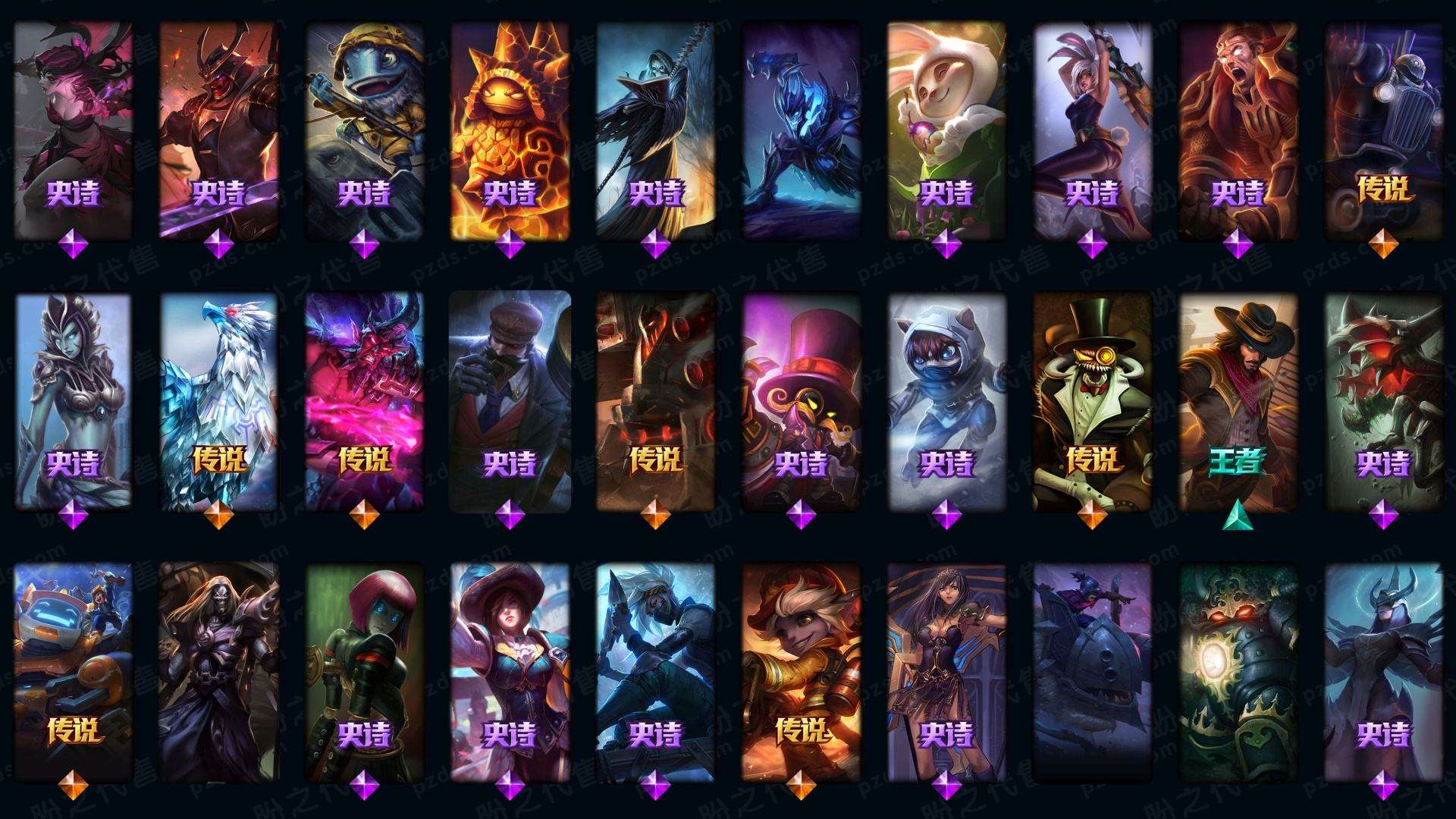Choose the cat-hooded masked ninja card
1456x819 pixels.
click(946, 400)
